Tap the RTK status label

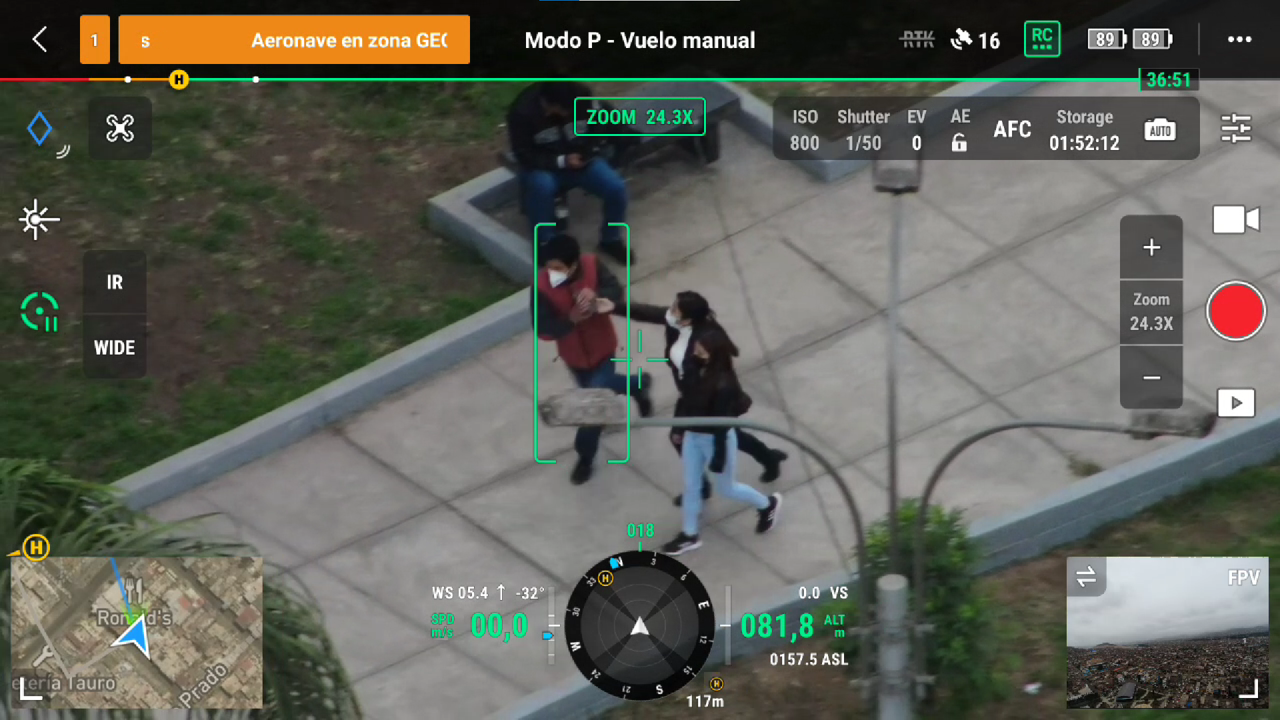coord(916,40)
